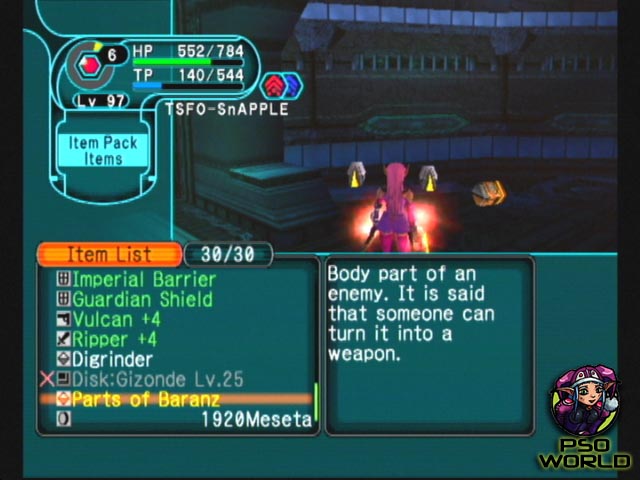This screenshot has height=480, width=640.
Task: Click the Item List header tab
Action: (109, 255)
